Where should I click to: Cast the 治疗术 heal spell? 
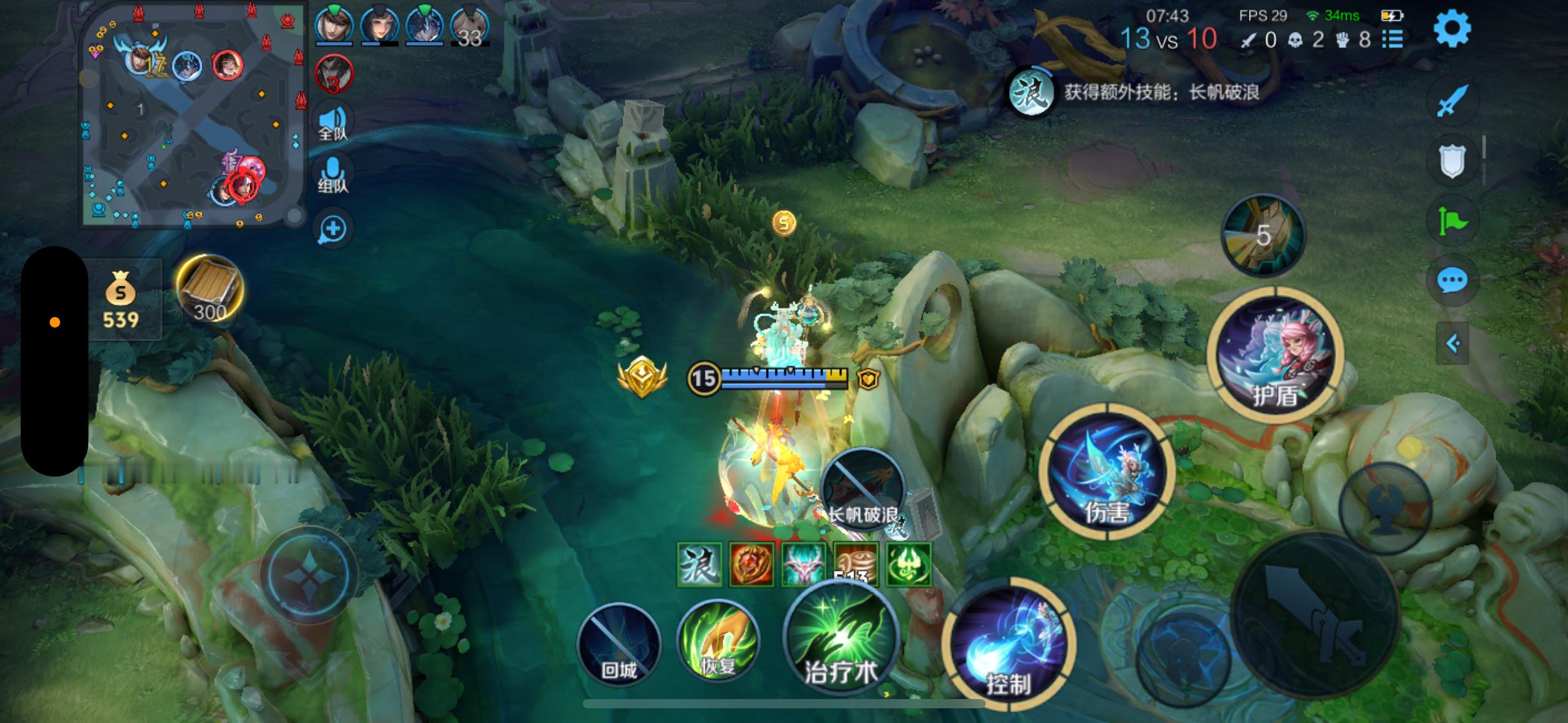pos(841,638)
